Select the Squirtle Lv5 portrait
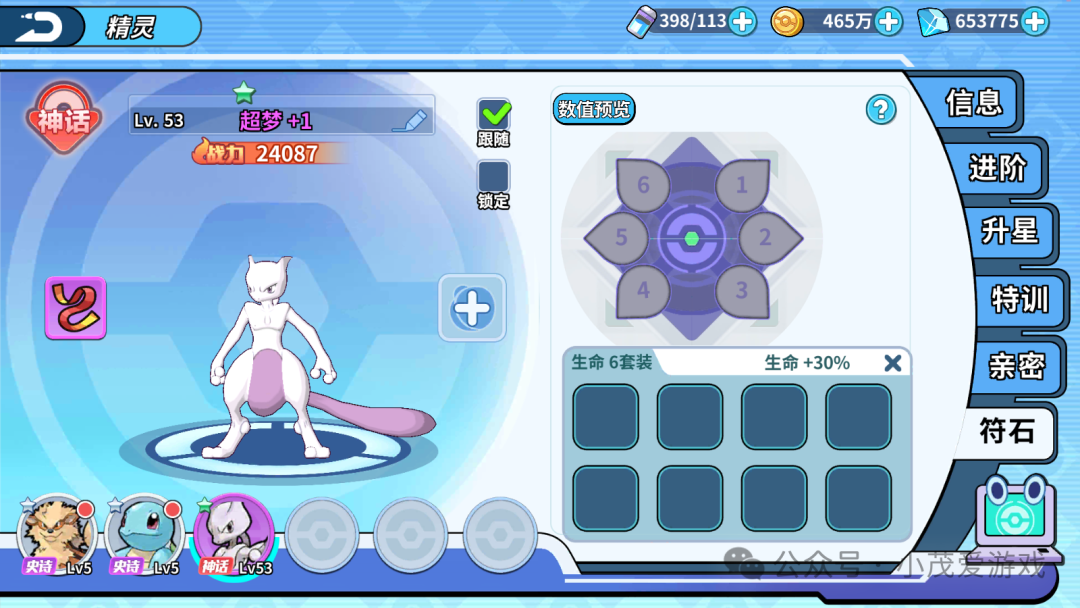 [145, 533]
